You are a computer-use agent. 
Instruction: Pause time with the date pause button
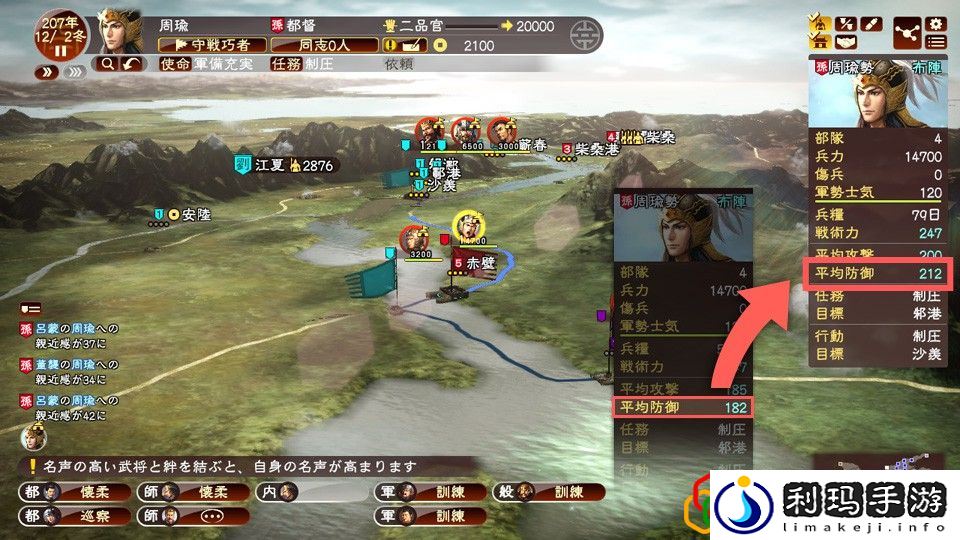[60, 50]
